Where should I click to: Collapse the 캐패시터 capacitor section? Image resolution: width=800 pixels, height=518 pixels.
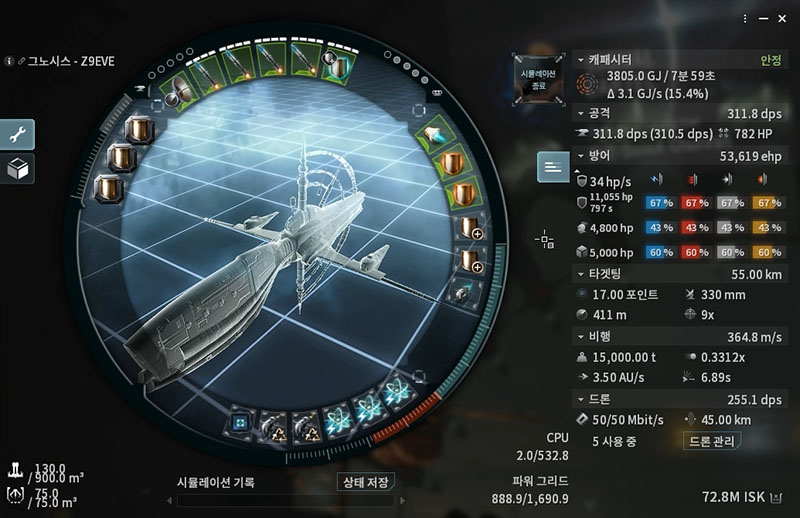(581, 60)
